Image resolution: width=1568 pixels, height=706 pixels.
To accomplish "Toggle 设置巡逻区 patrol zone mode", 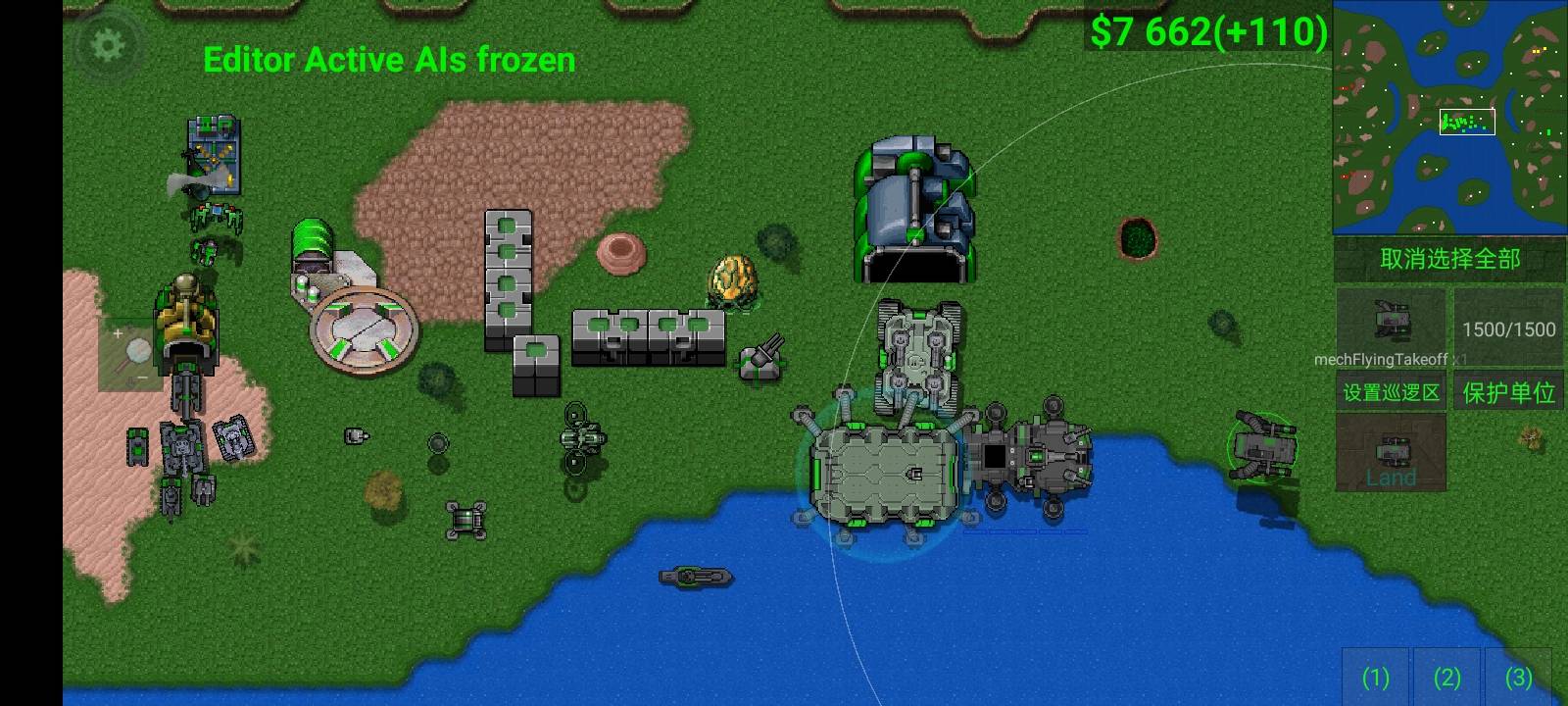I will point(1390,390).
